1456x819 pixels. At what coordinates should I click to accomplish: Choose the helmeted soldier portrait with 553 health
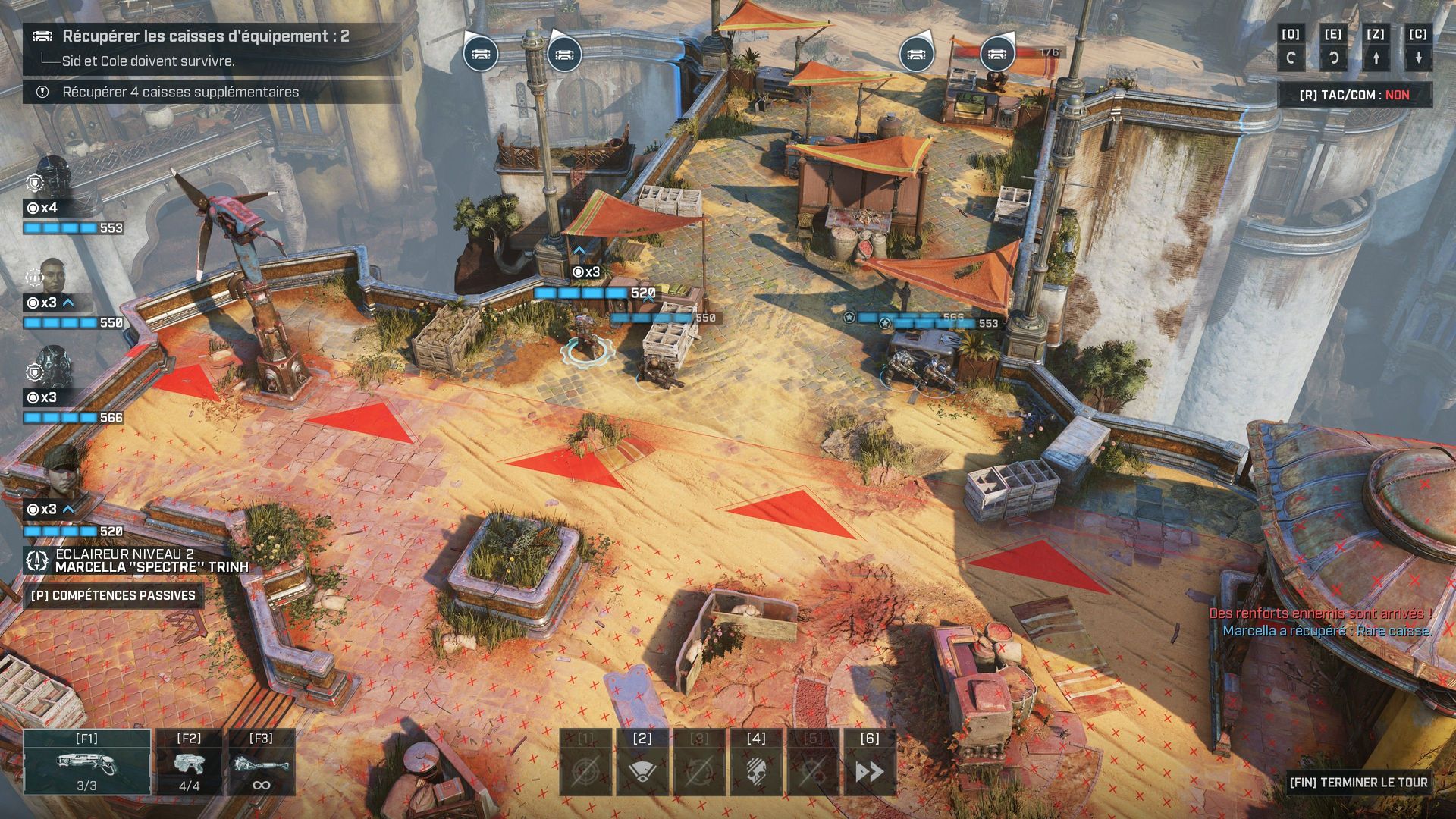[55, 177]
